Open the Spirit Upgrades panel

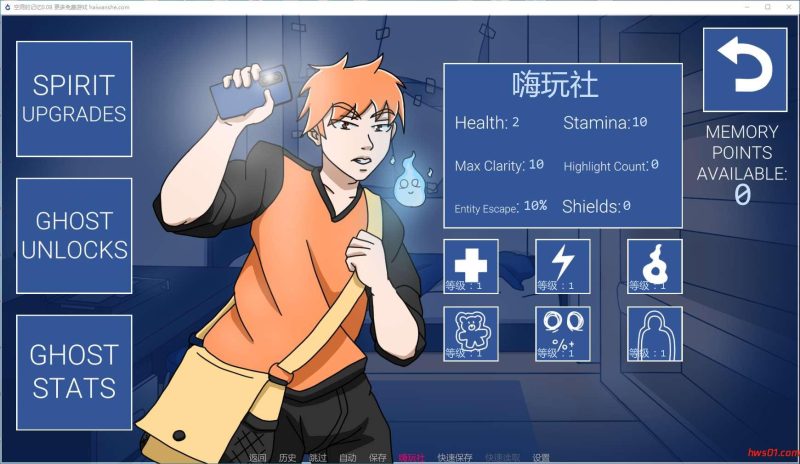tap(74, 99)
